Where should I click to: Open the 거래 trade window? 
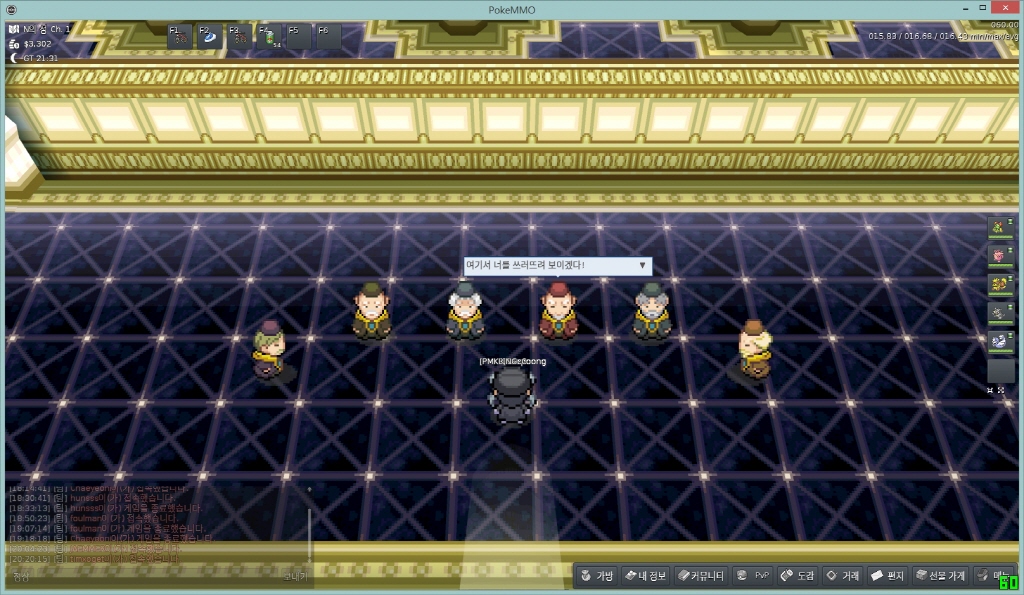pyautogui.click(x=842, y=576)
